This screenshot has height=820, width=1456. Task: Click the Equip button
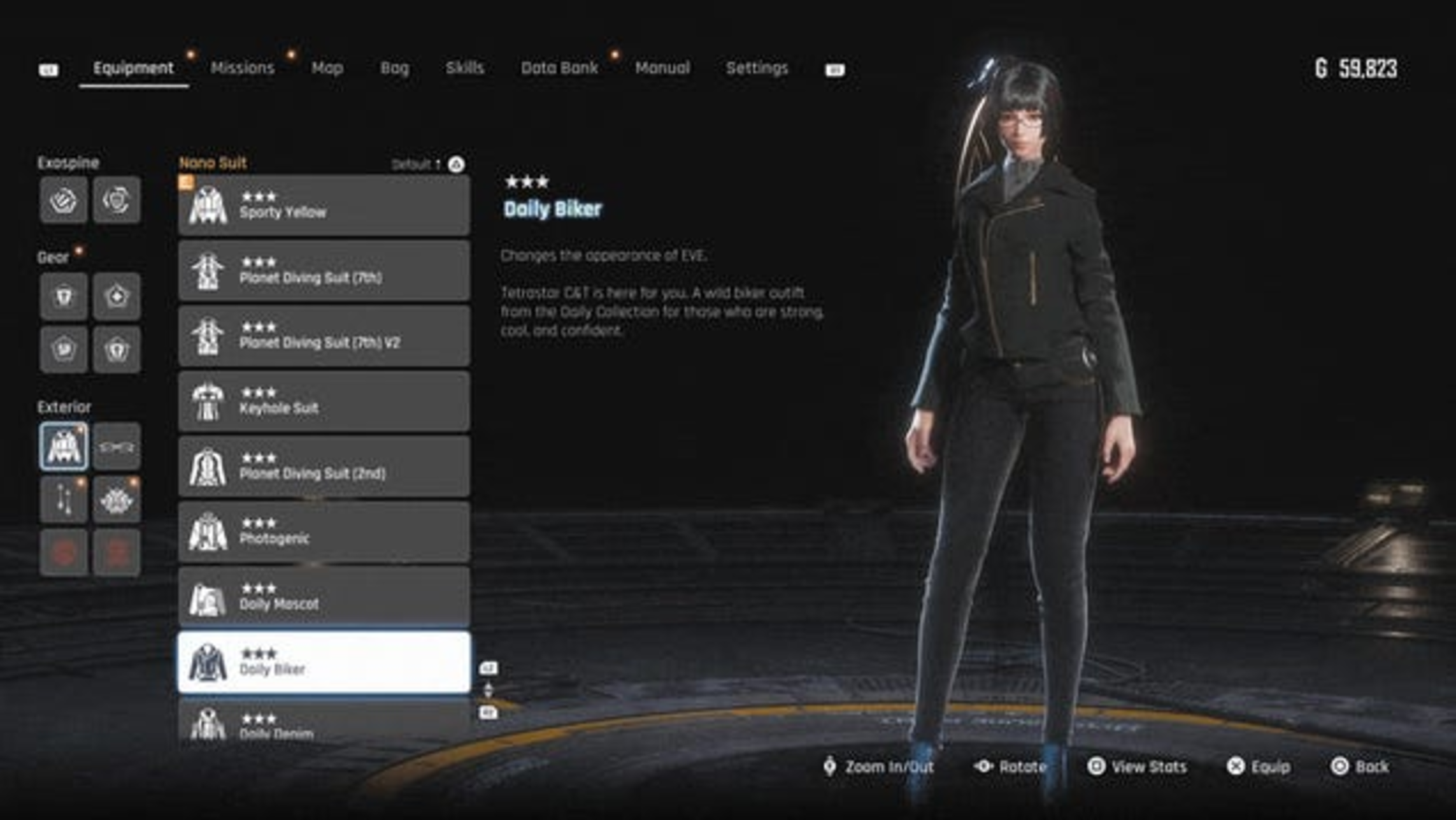1259,766
